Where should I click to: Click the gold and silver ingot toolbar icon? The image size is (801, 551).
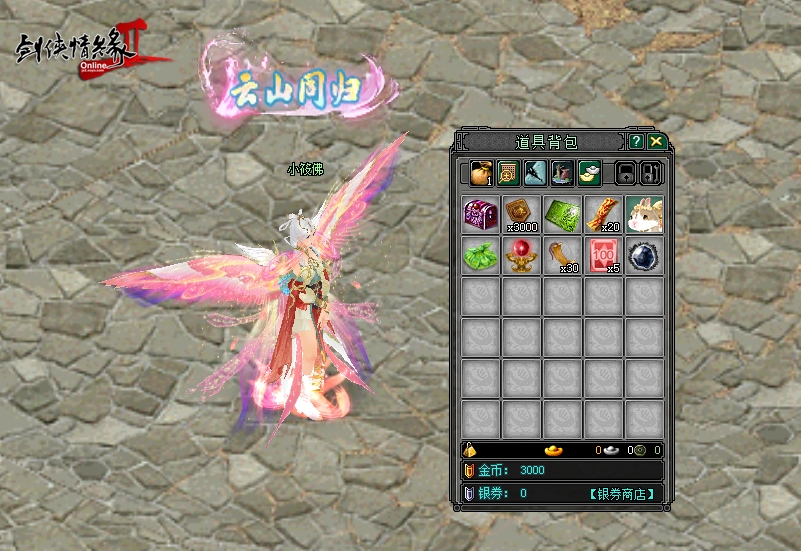coord(589,173)
